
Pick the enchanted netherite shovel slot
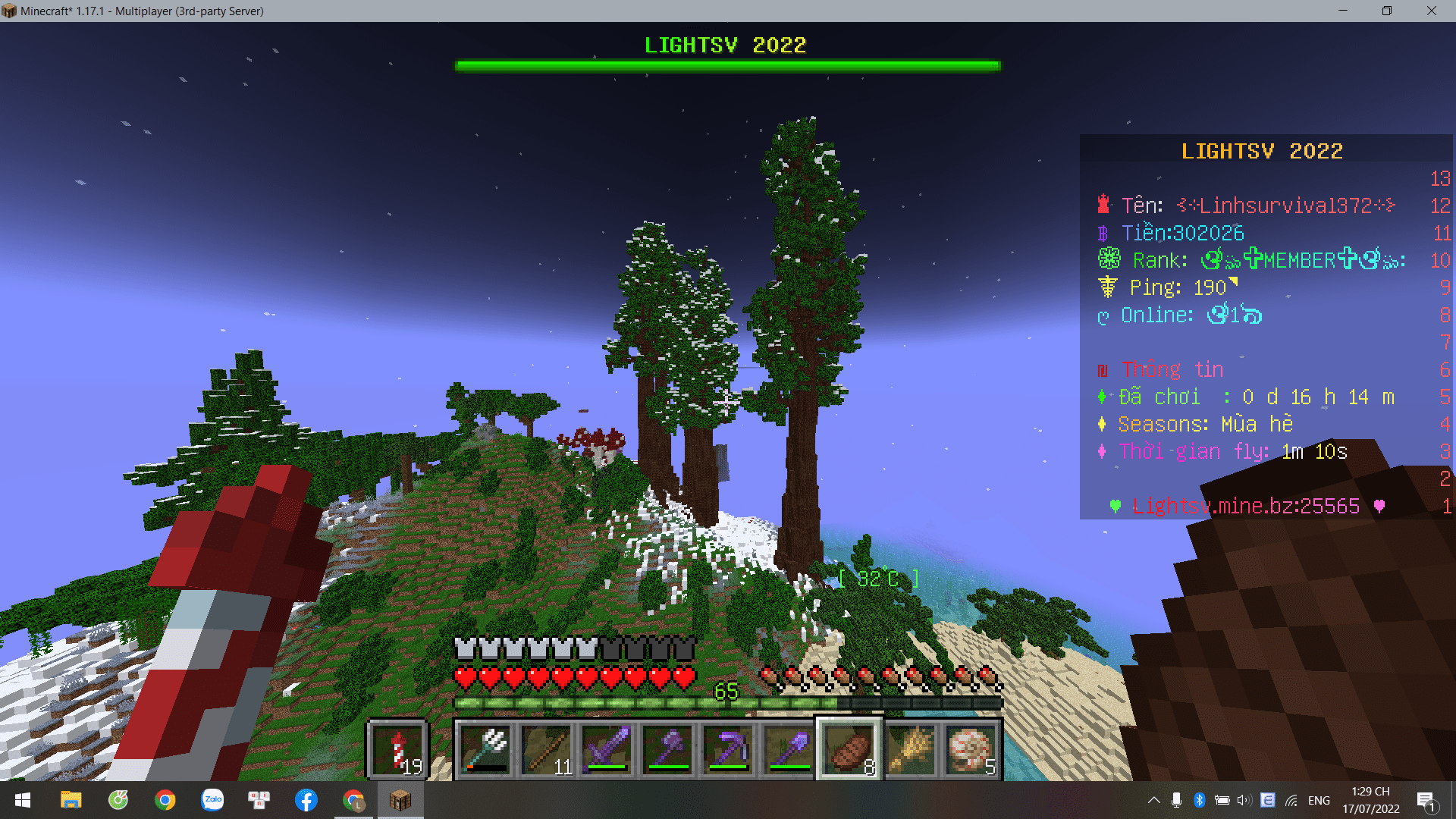[789, 748]
